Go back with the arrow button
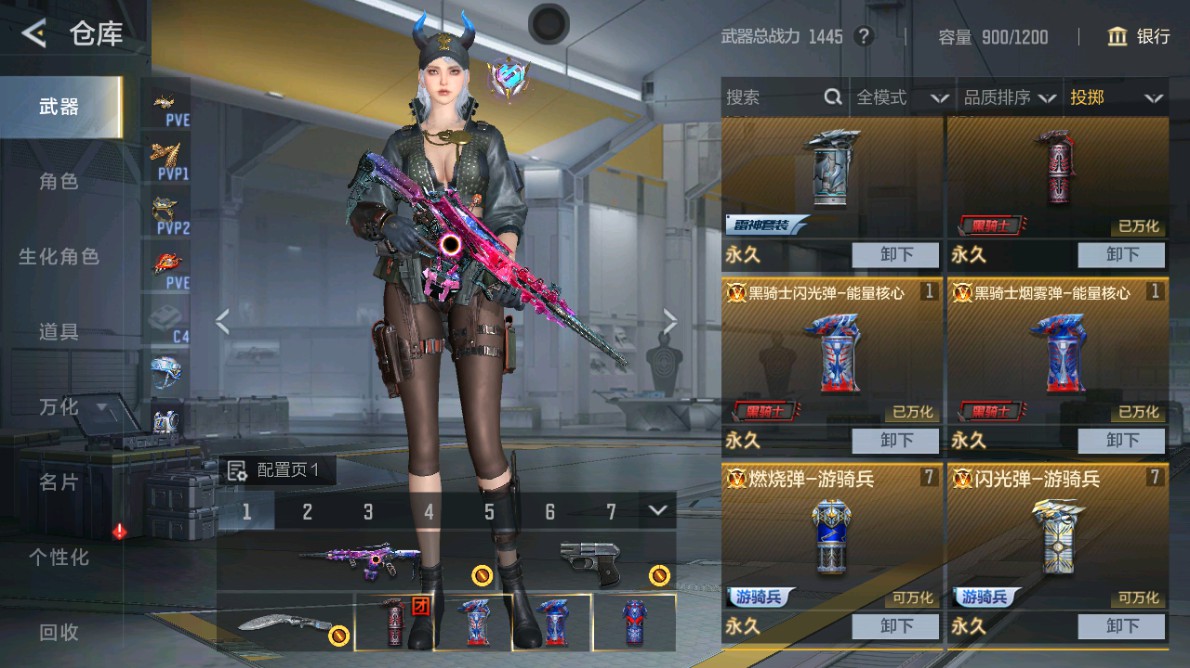The height and width of the screenshot is (668, 1190). (x=34, y=34)
